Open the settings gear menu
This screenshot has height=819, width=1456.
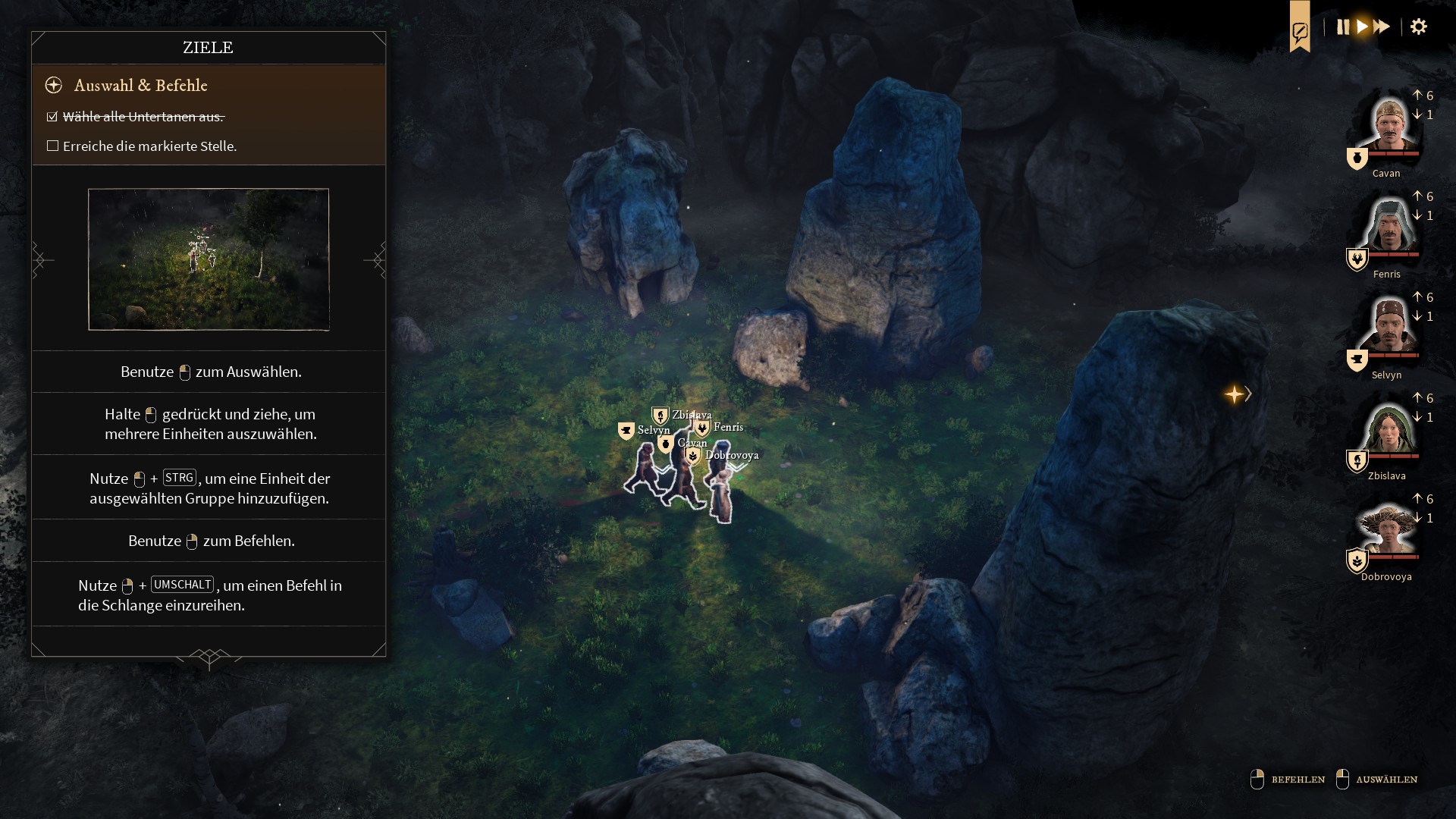[x=1419, y=27]
